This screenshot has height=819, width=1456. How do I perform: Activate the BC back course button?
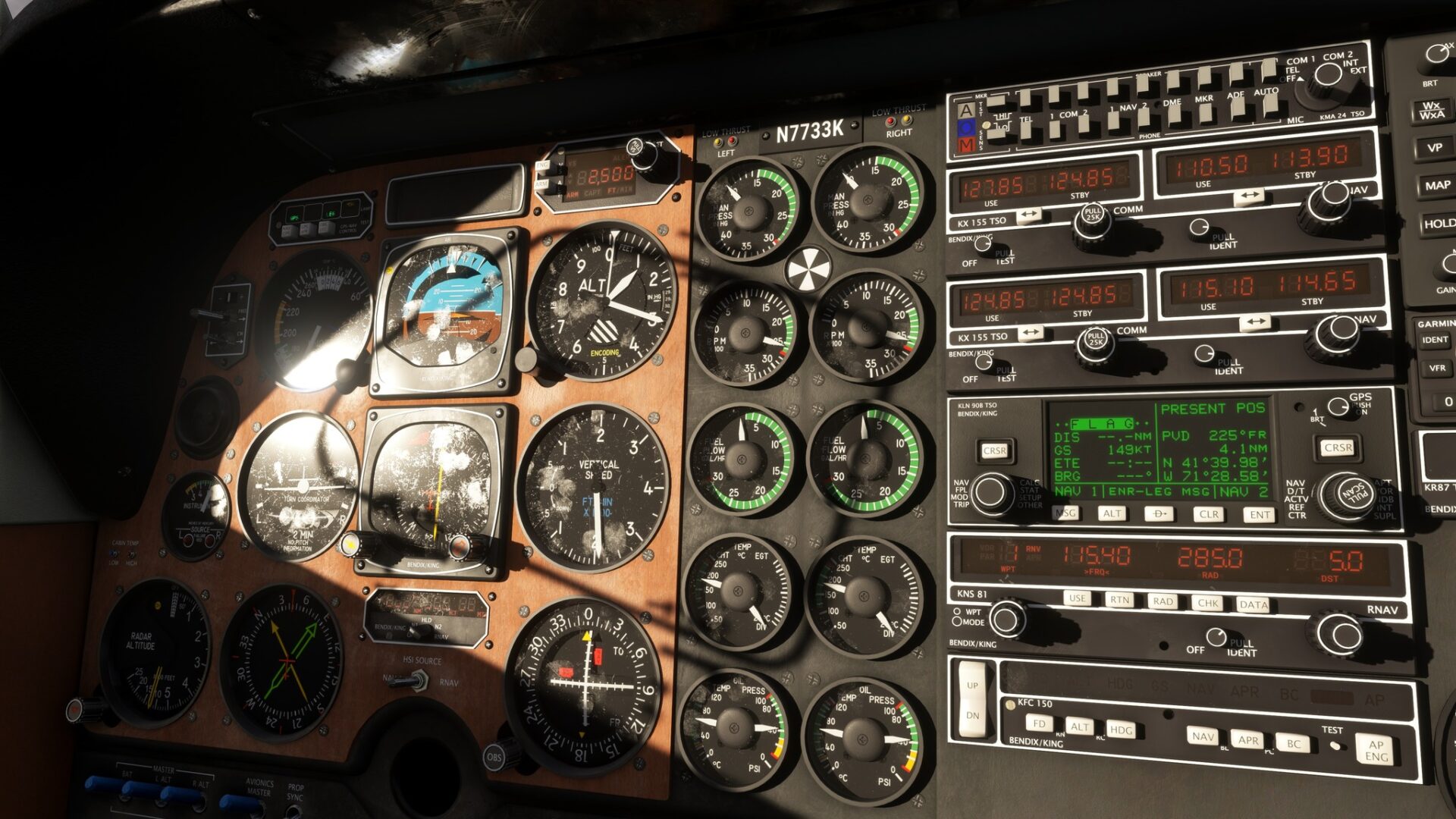click(x=1293, y=743)
